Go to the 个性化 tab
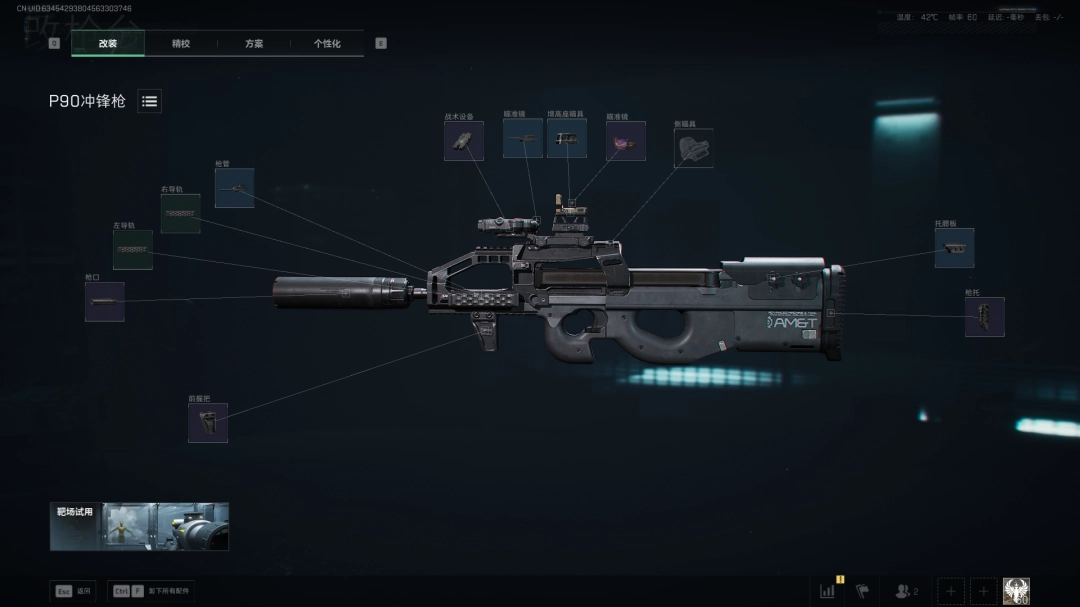Image resolution: width=1080 pixels, height=607 pixels. (327, 44)
